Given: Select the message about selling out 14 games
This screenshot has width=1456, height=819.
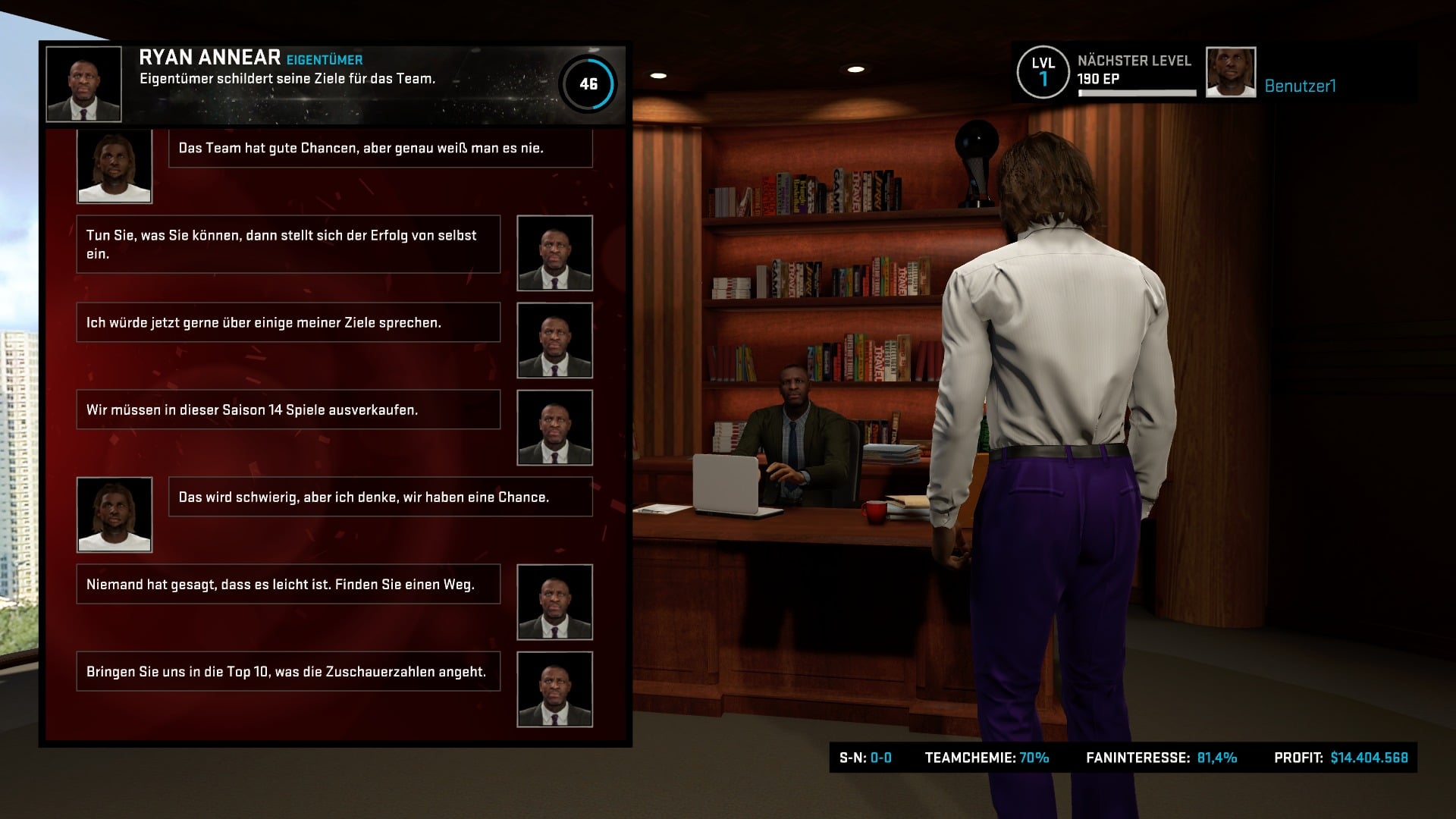Looking at the screenshot, I should [288, 409].
